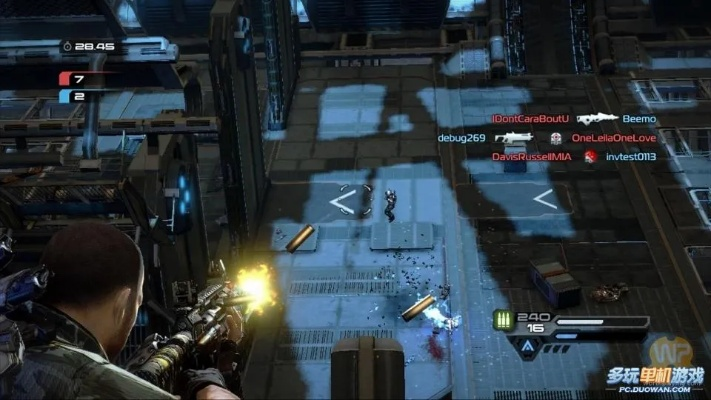
Task: Click the blue team score marker
Action: [x=65, y=96]
